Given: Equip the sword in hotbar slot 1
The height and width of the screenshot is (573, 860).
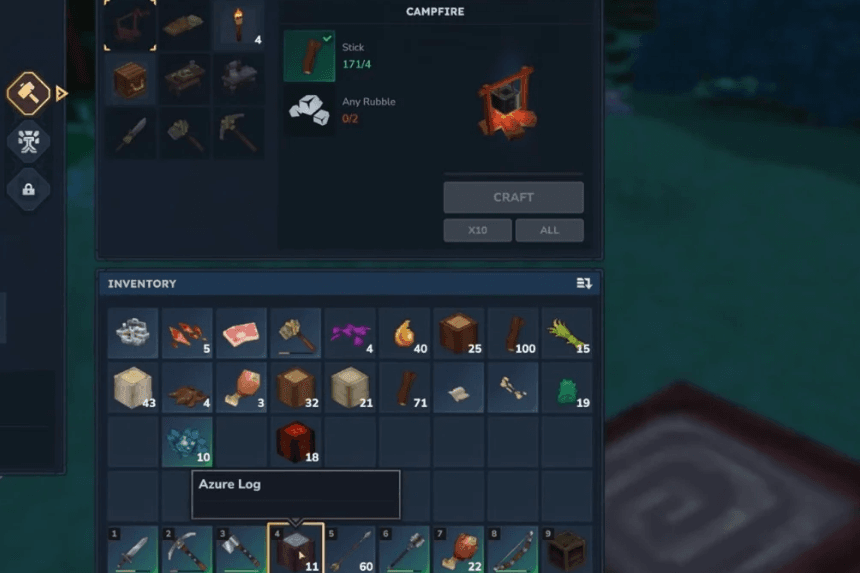Looking at the screenshot, I should click(133, 550).
